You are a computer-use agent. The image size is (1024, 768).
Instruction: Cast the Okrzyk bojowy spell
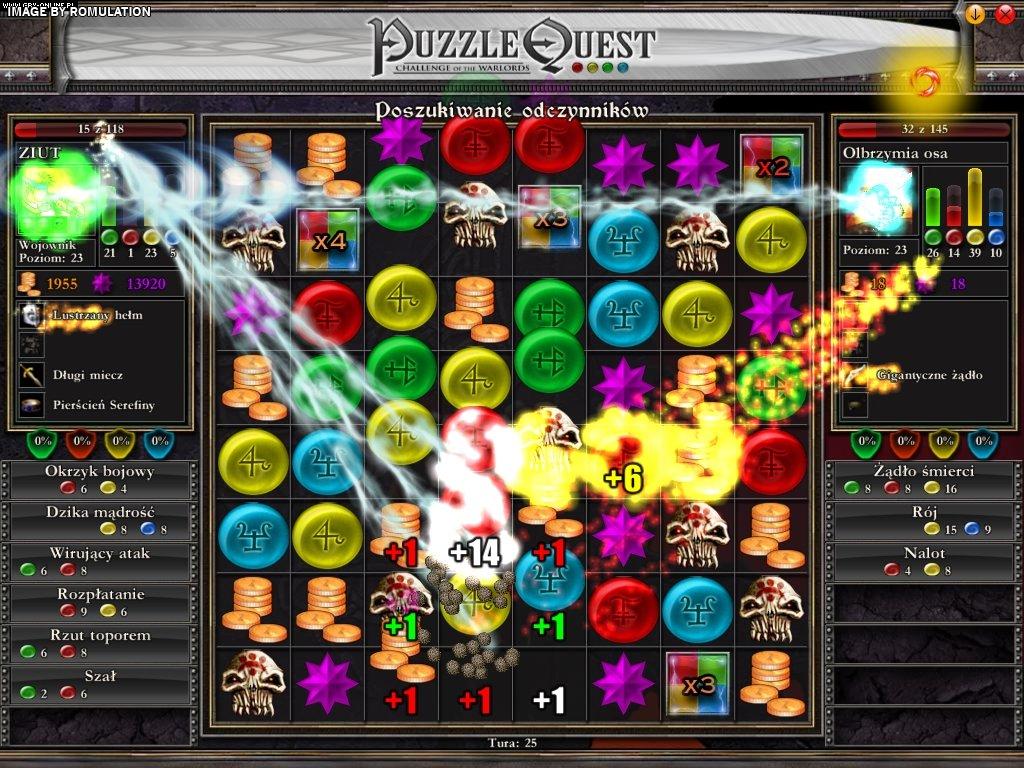coord(100,479)
